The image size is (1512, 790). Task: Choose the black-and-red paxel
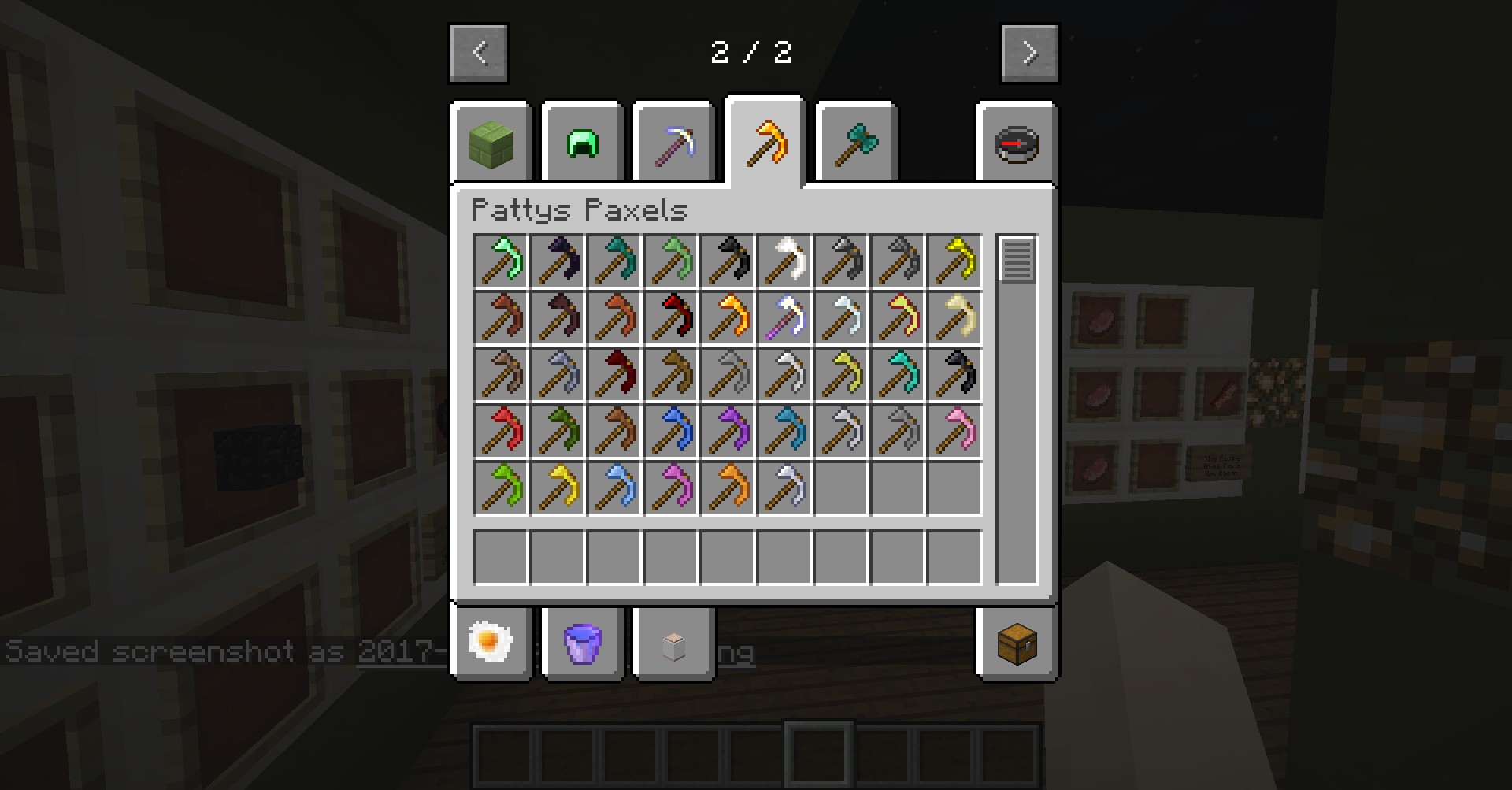(x=672, y=317)
